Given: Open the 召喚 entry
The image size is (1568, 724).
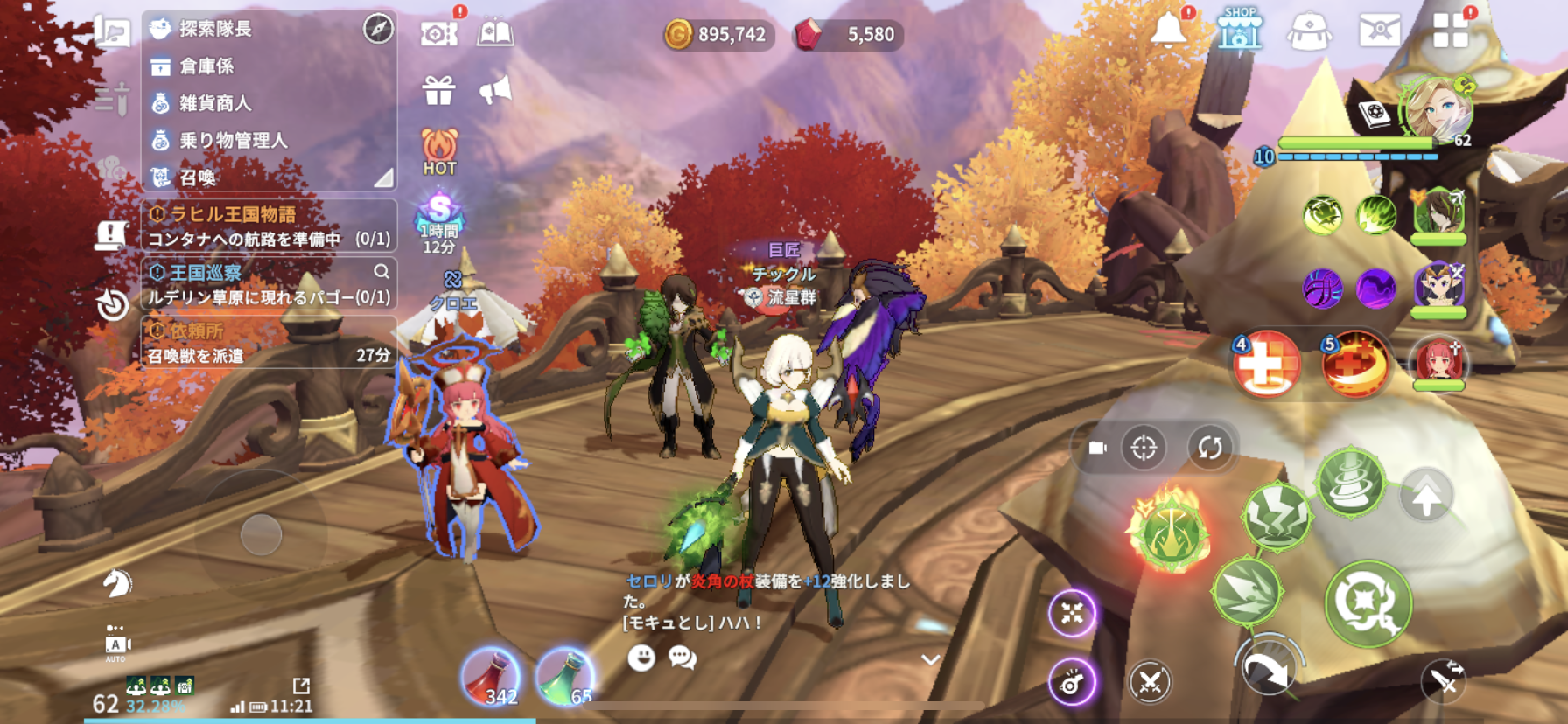Looking at the screenshot, I should coord(198,178).
